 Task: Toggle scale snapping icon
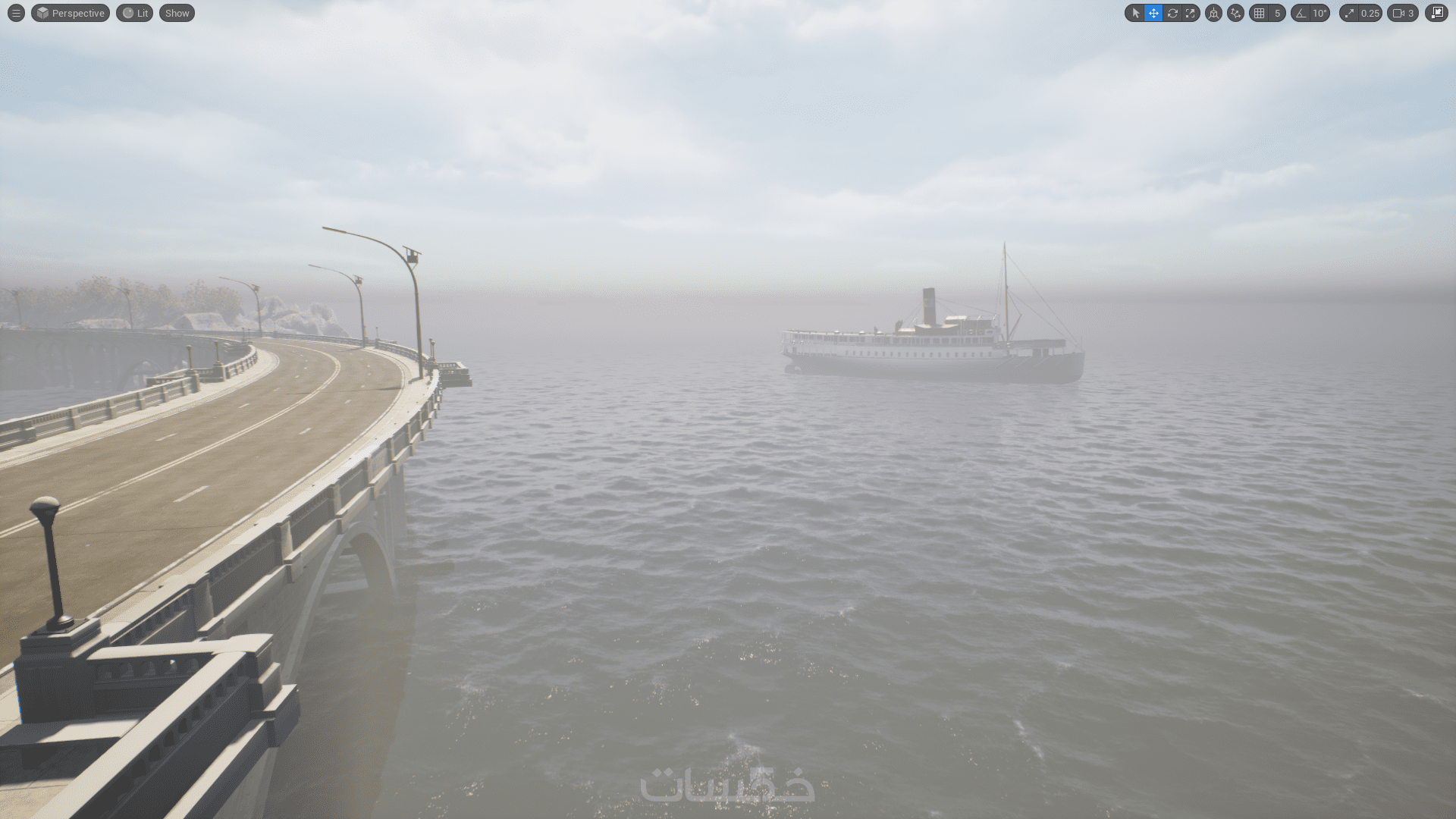(1349, 13)
